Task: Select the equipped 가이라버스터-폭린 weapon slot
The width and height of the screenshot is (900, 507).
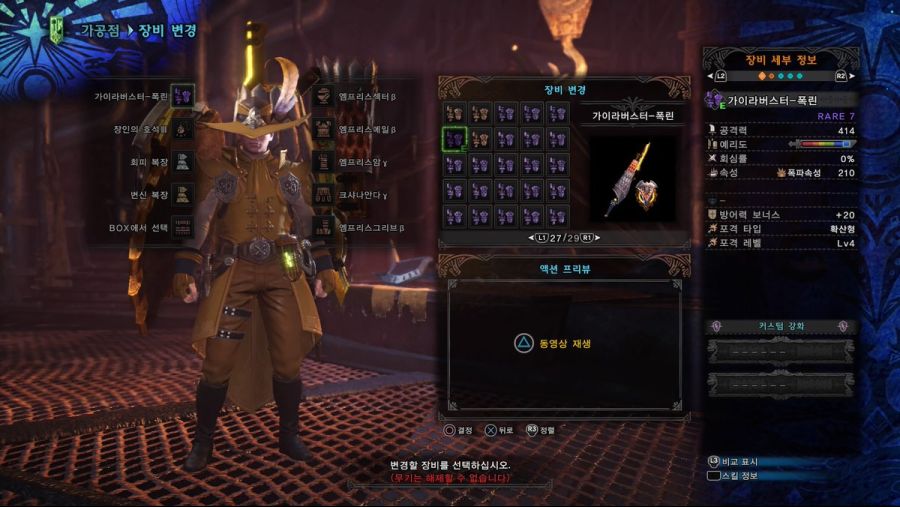Action: [x=182, y=96]
